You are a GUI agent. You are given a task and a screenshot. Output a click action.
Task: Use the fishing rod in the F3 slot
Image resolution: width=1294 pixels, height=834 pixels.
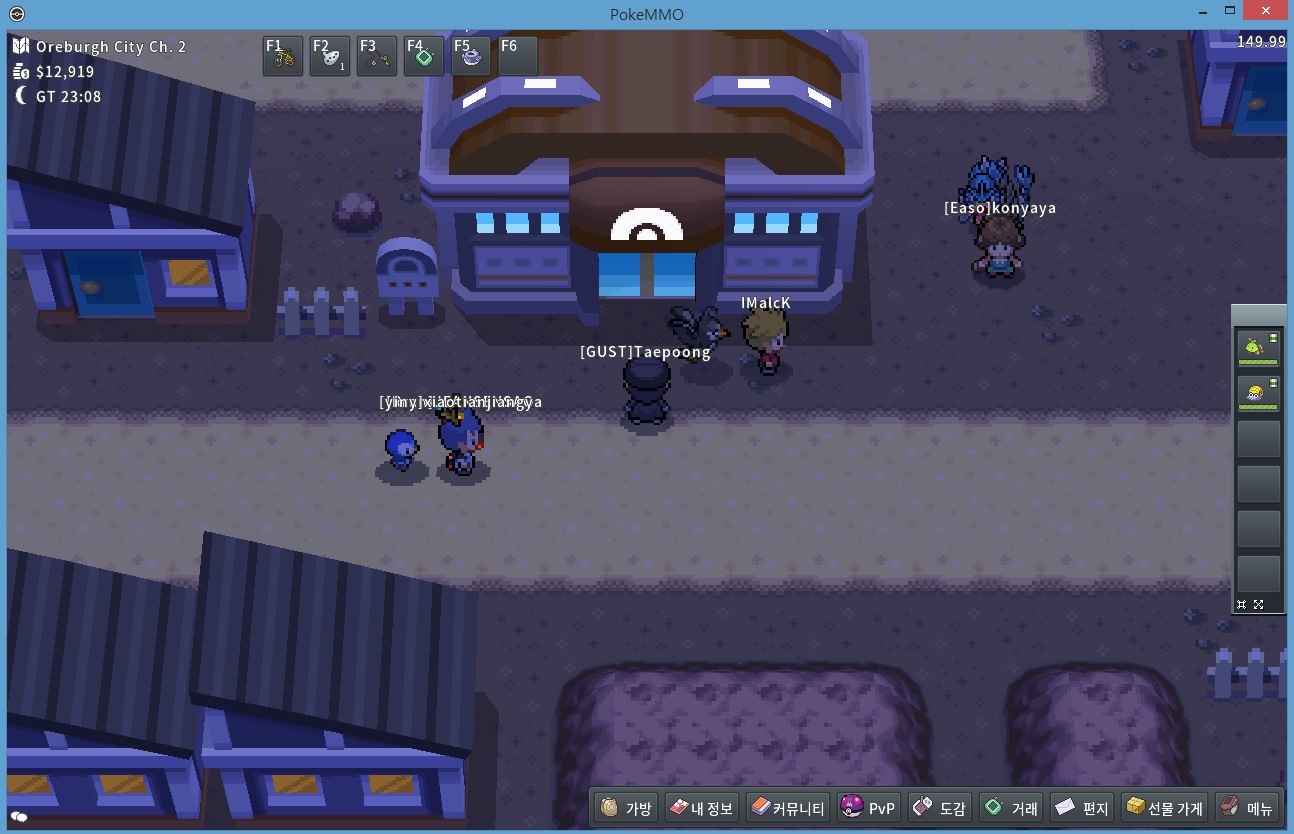coord(377,57)
